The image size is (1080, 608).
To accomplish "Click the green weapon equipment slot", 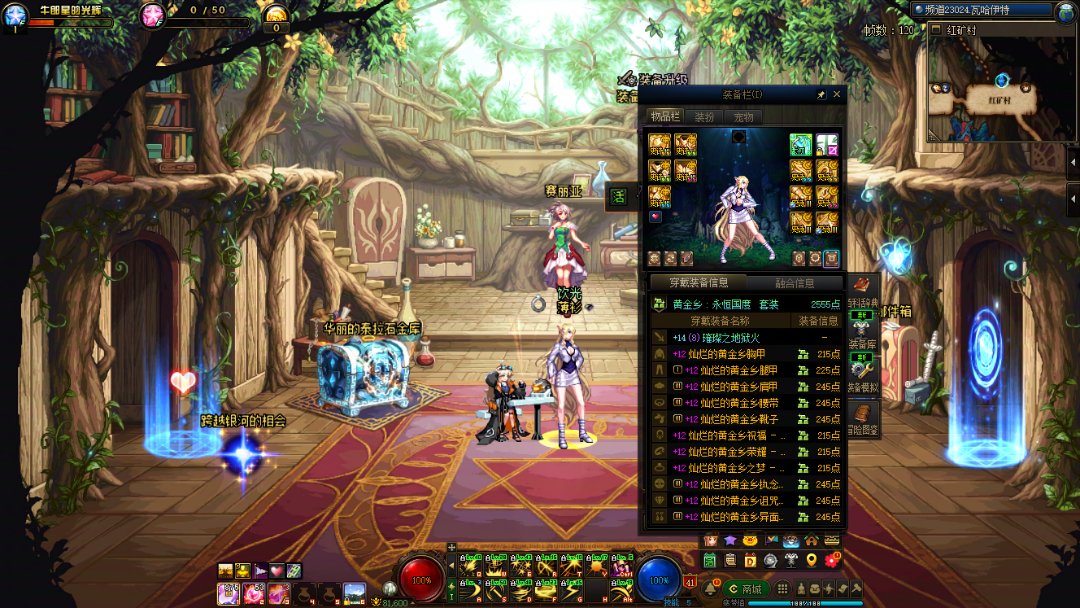I will [x=800, y=145].
